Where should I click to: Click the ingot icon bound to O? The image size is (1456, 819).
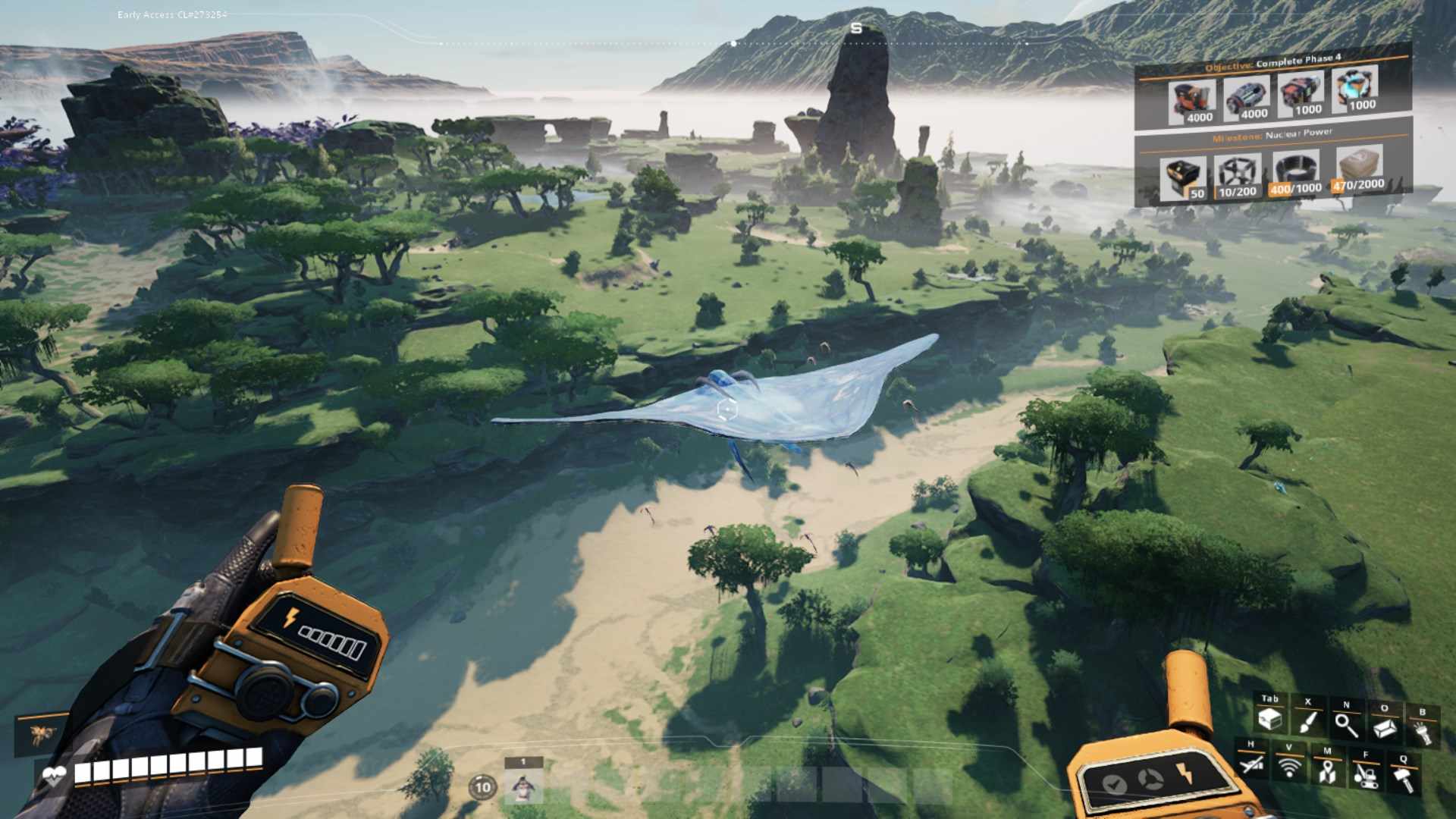pos(1384,728)
